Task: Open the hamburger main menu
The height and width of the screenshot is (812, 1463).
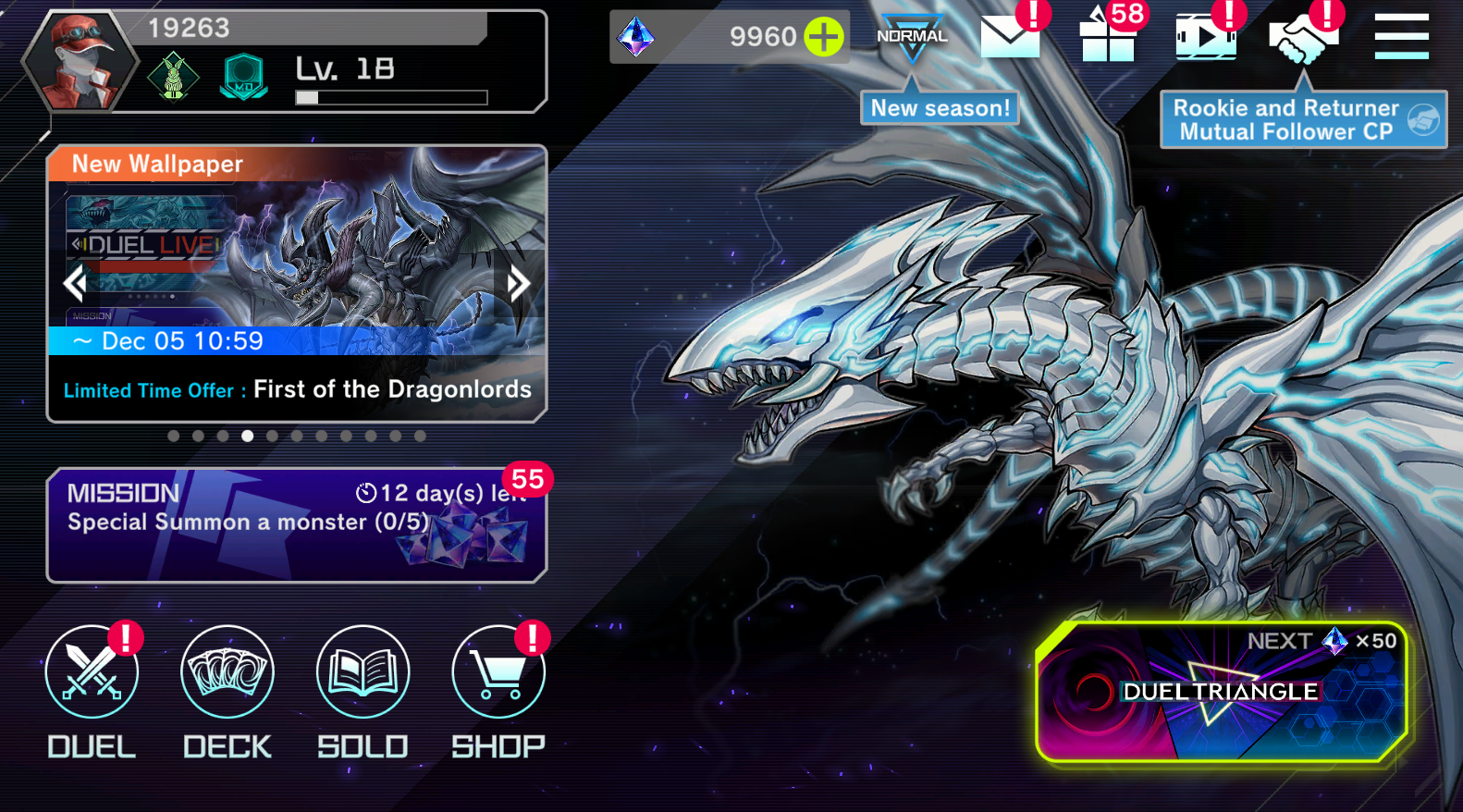Action: 1401,37
